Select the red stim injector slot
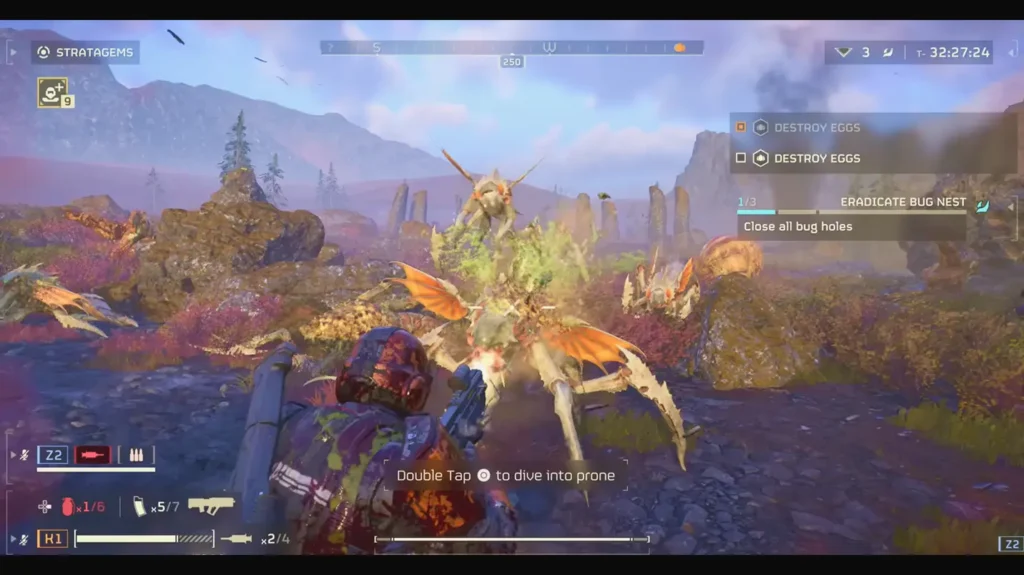This screenshot has width=1024, height=575. [x=93, y=456]
